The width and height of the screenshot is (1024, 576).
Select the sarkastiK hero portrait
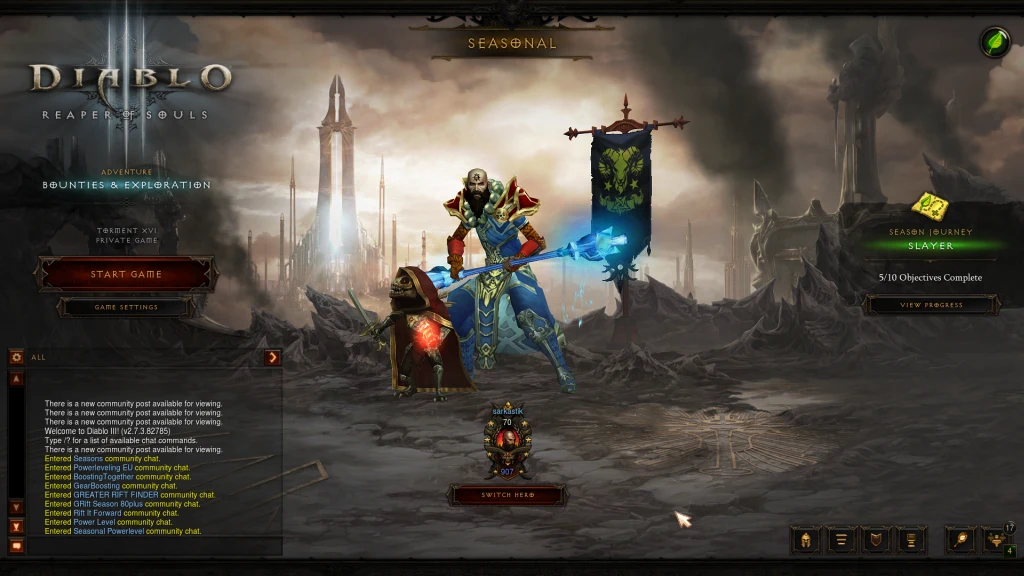click(x=508, y=440)
